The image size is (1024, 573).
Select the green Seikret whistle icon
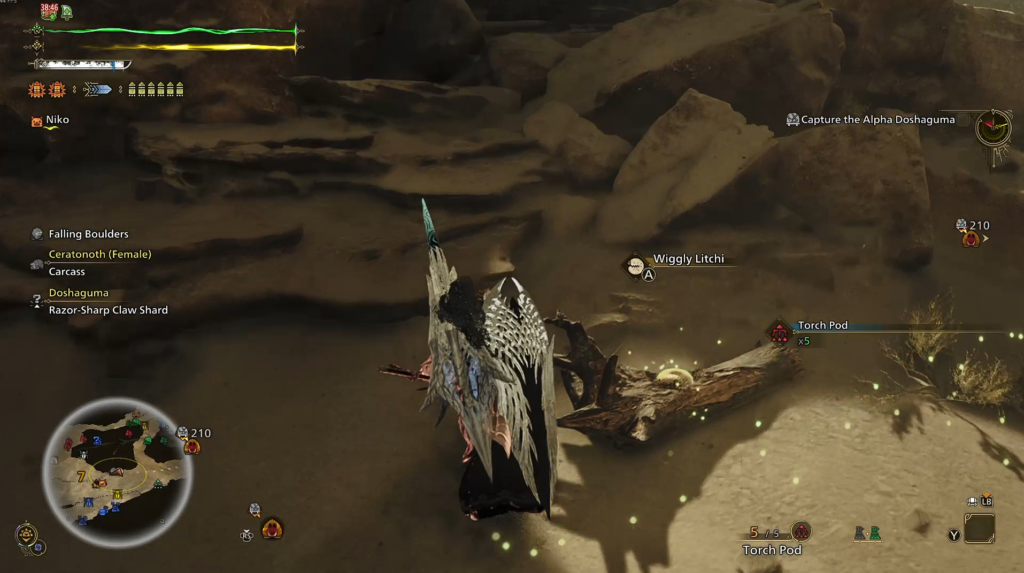click(875, 533)
